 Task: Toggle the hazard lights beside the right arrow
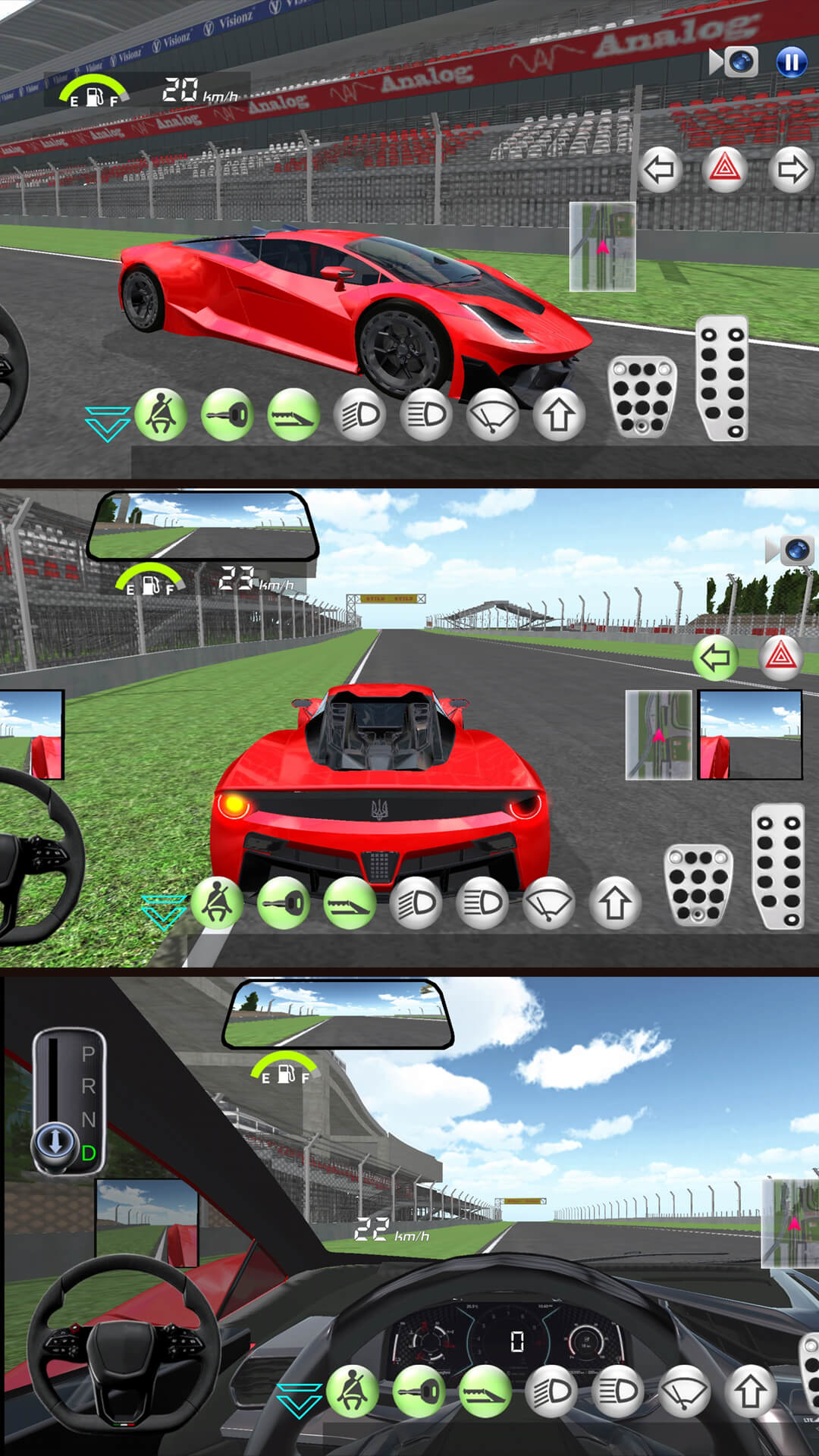pos(724,168)
